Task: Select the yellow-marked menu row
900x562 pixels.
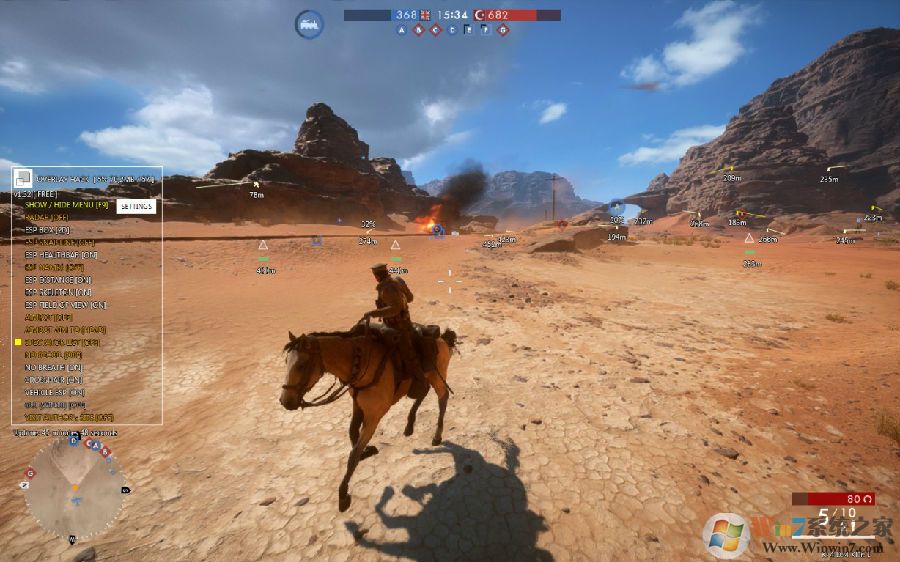Action: (58, 342)
